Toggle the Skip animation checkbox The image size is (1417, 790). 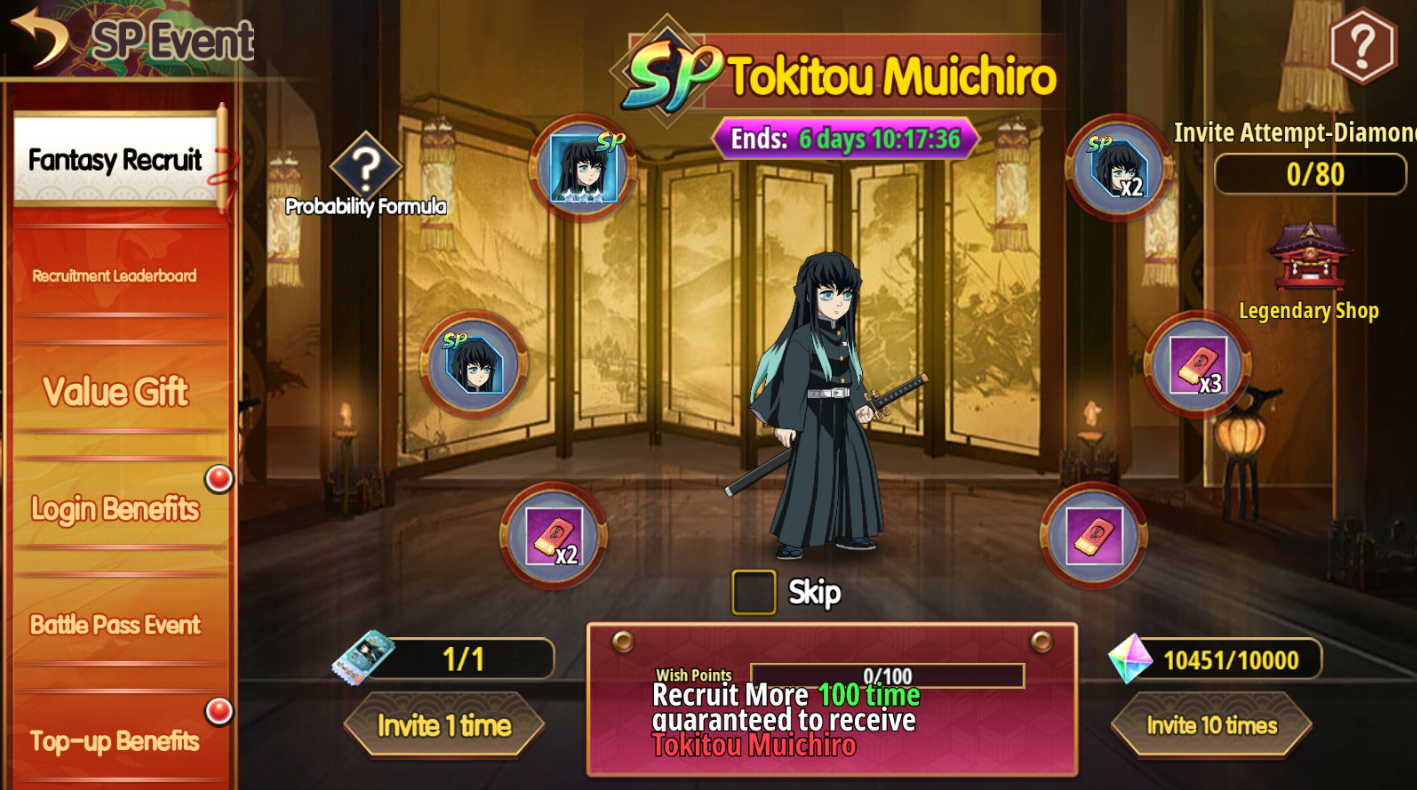(753, 592)
